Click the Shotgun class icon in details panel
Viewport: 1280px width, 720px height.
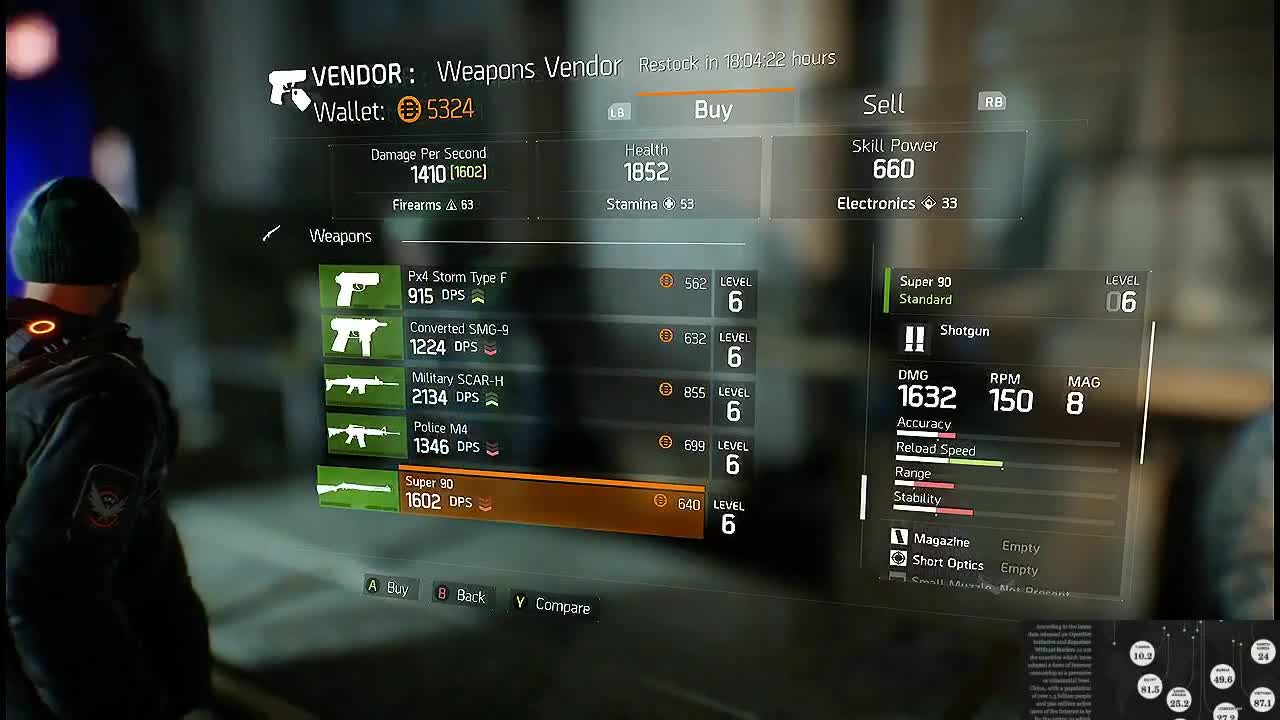pyautogui.click(x=912, y=338)
